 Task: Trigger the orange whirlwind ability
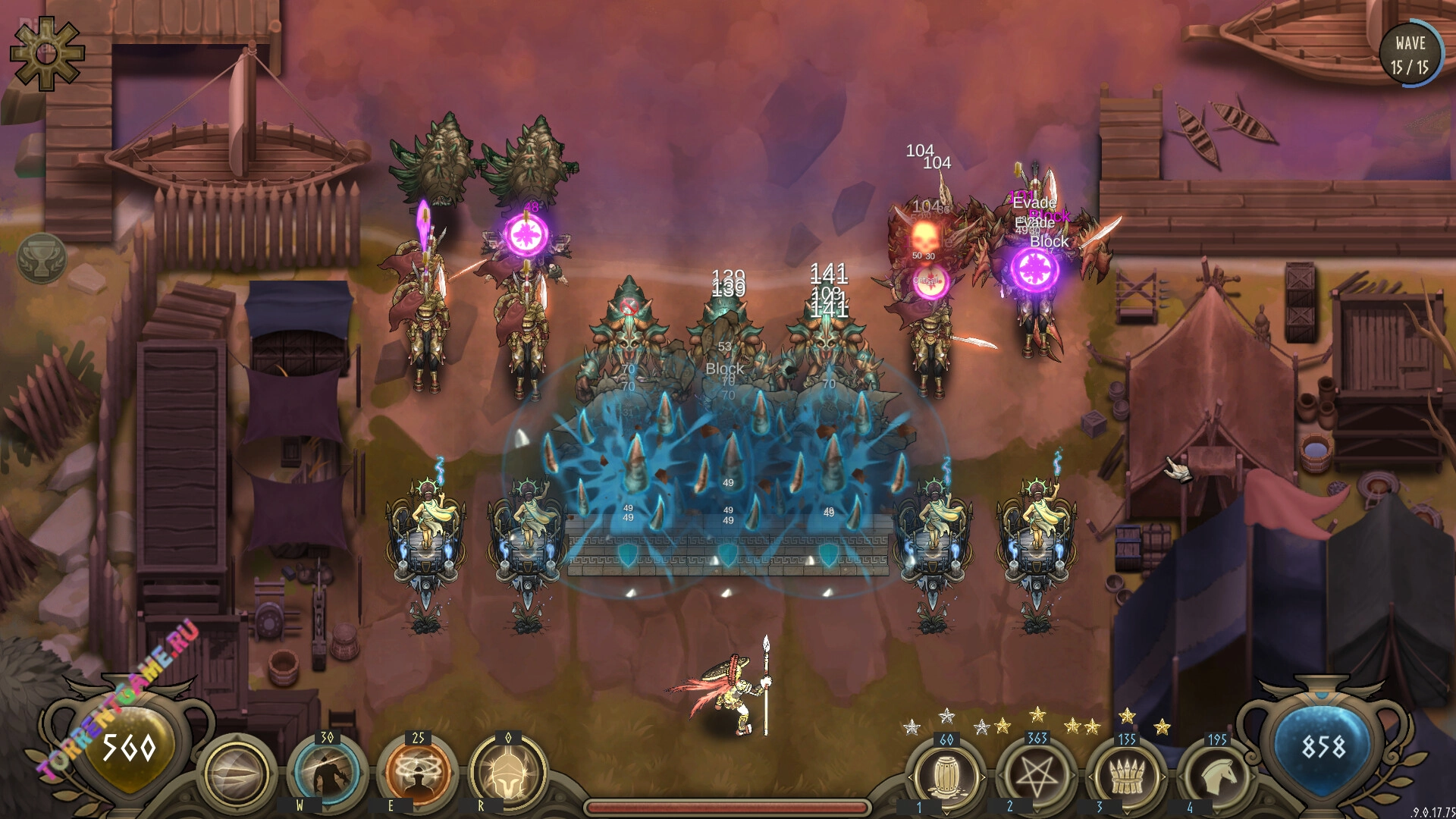pyautogui.click(x=417, y=773)
